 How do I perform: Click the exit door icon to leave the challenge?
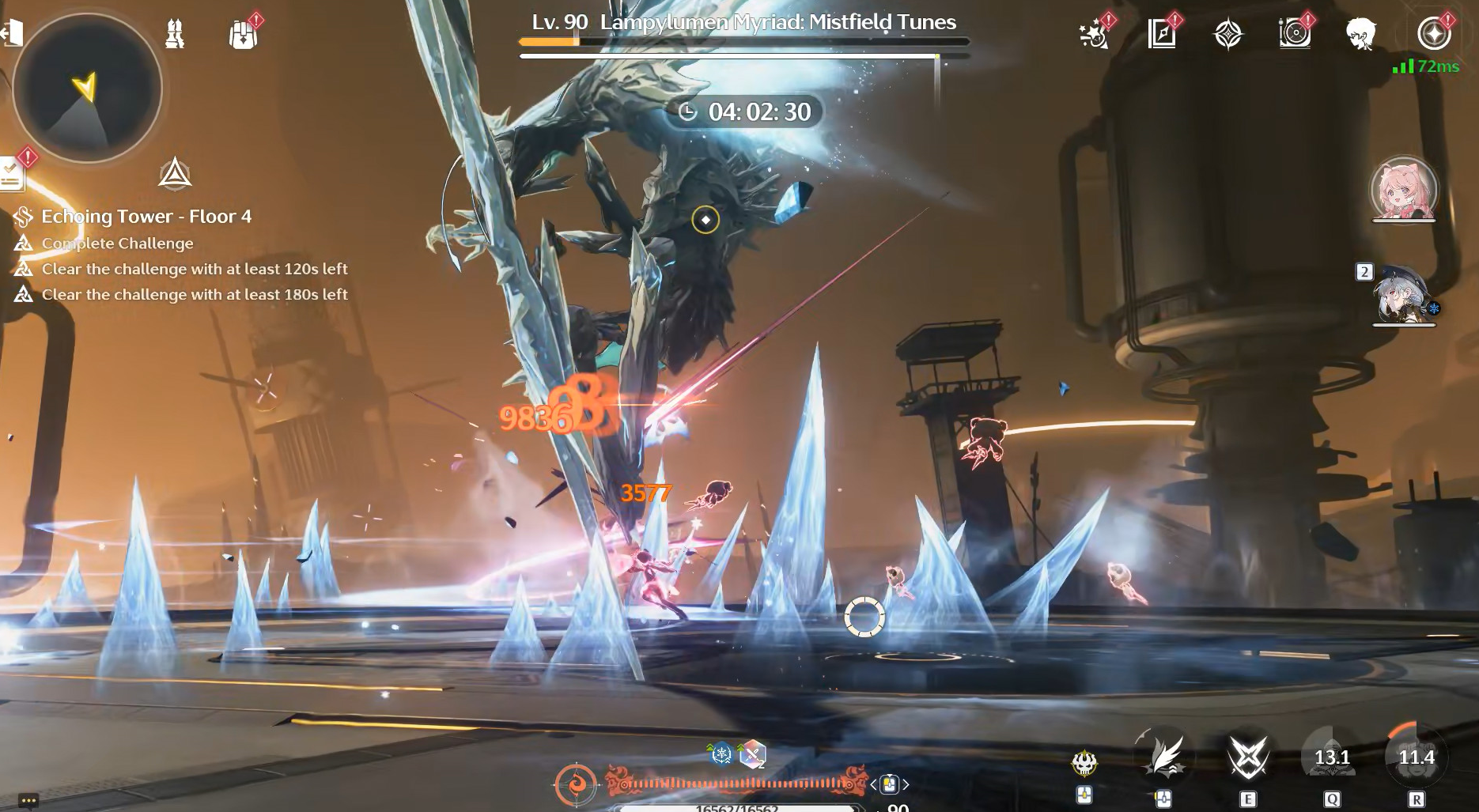(x=11, y=33)
